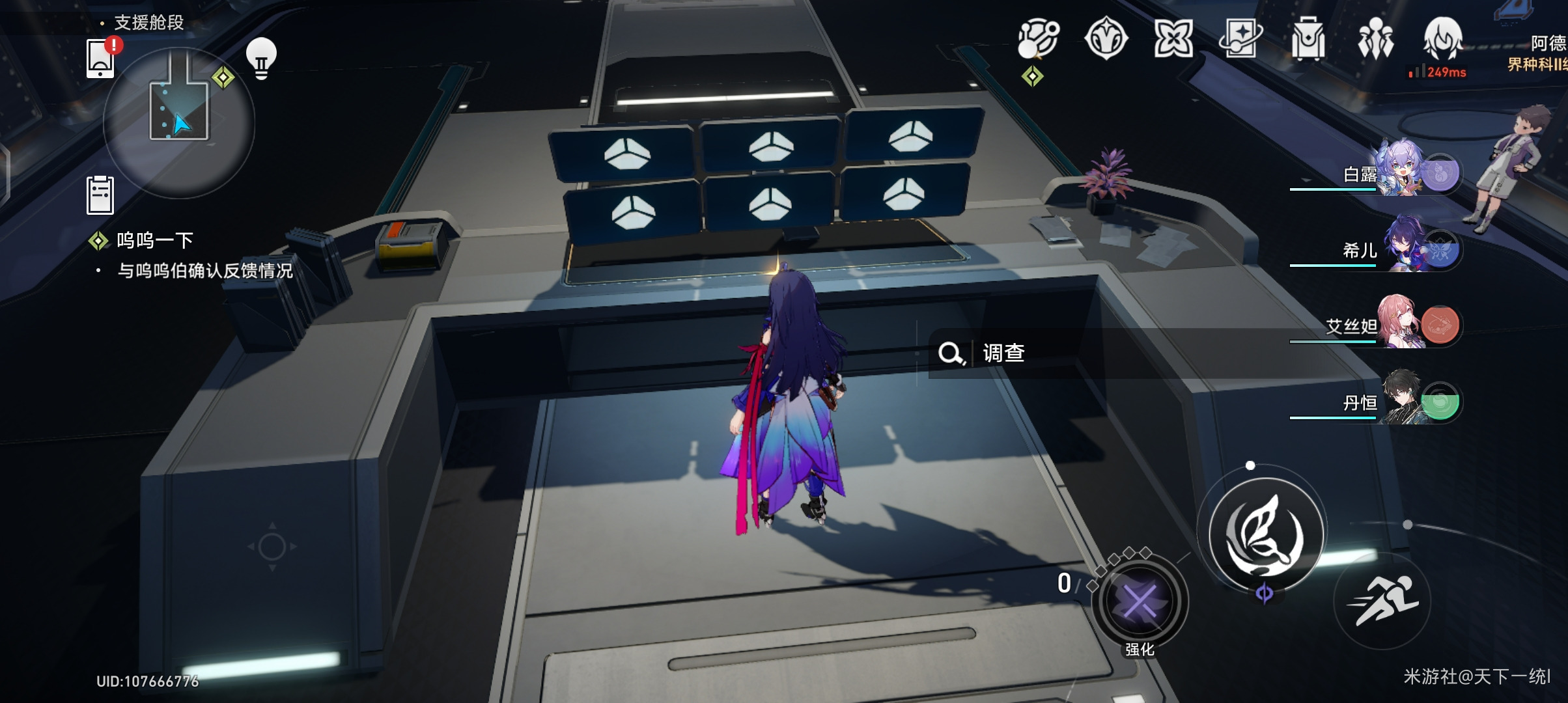The height and width of the screenshot is (703, 1568).
Task: Open the mission clipboard icon
Action: click(100, 195)
